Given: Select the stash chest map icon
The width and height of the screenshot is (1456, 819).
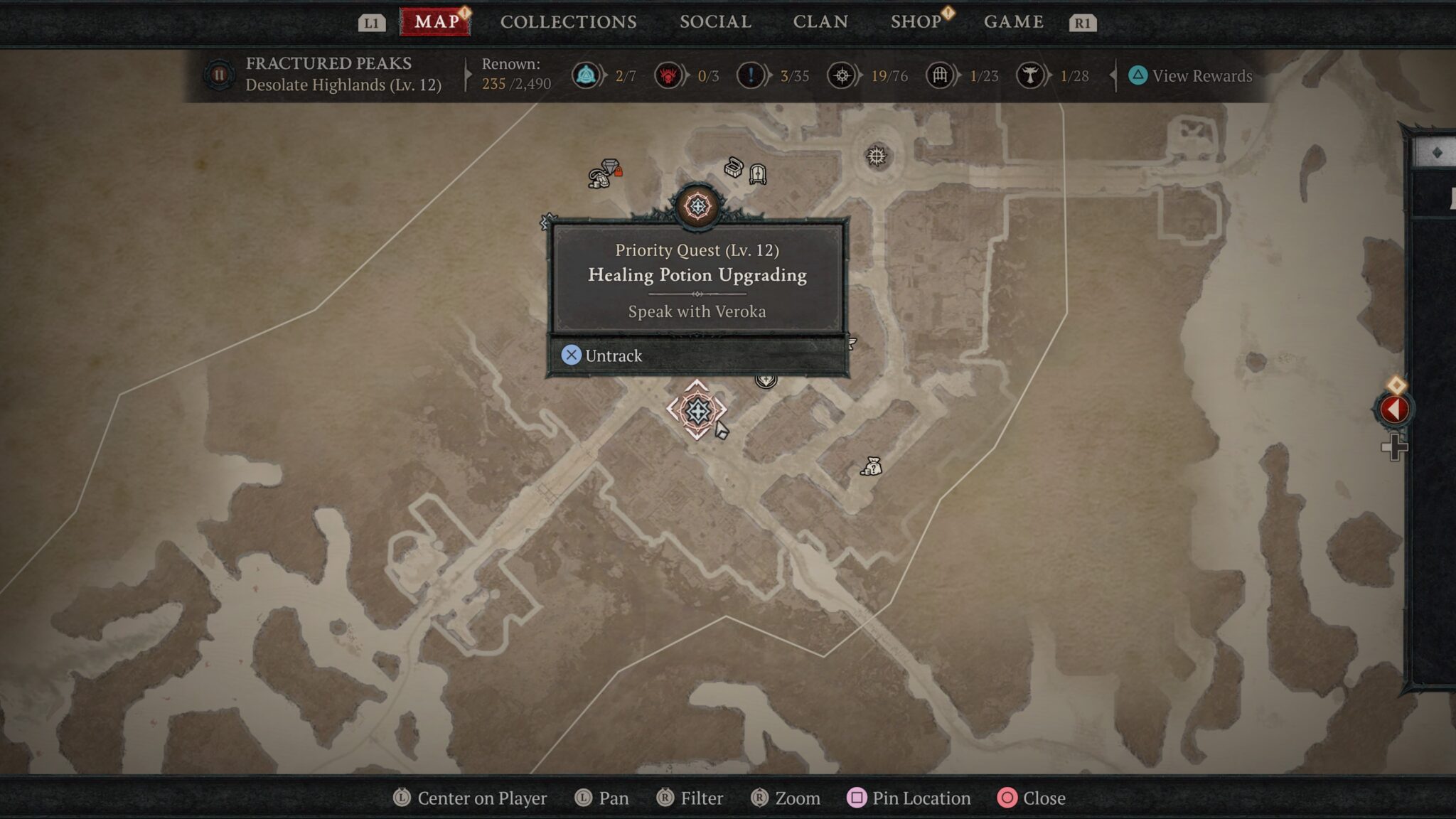Looking at the screenshot, I should [x=734, y=168].
